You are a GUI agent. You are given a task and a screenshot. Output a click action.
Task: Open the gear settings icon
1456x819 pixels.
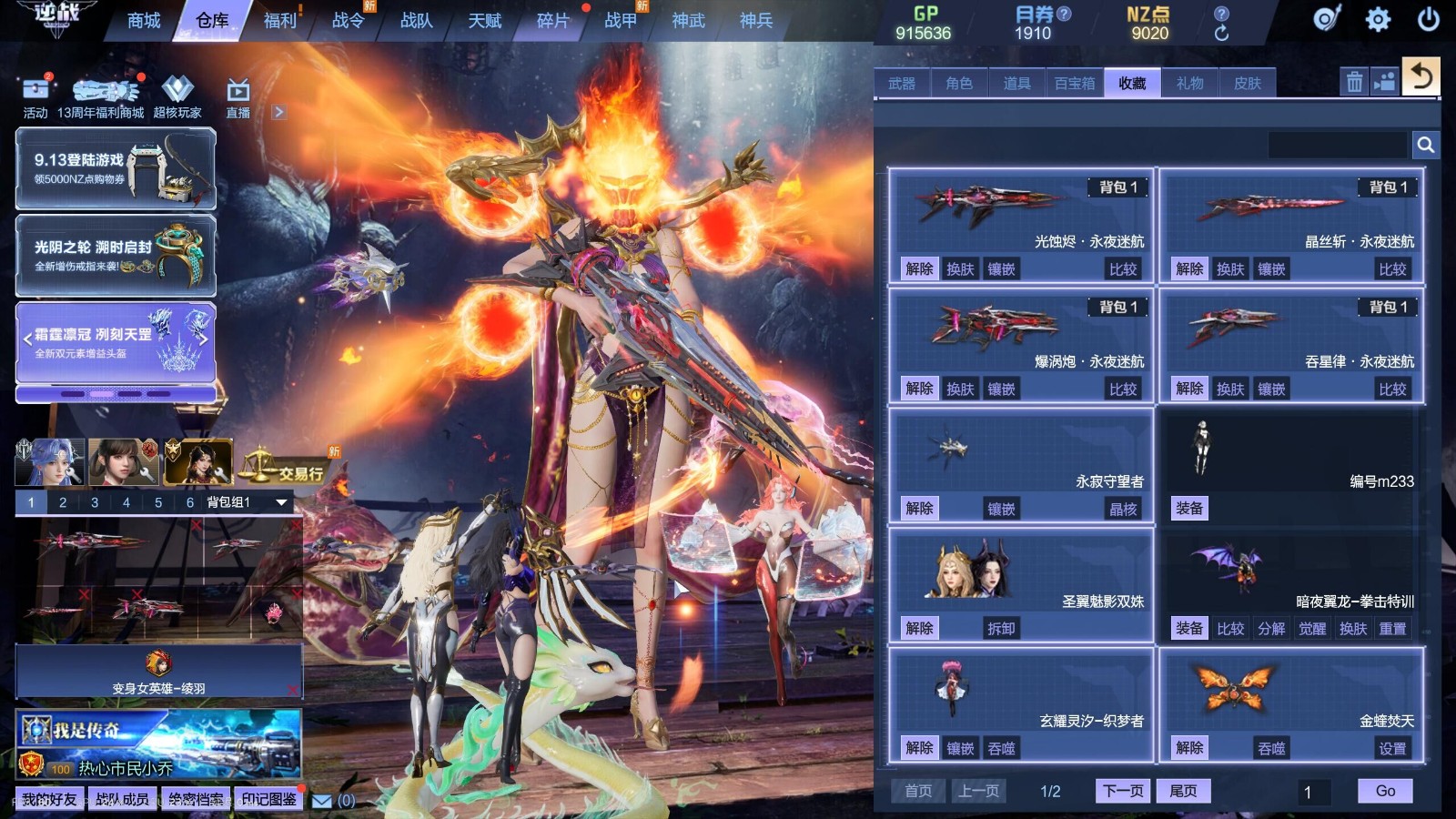click(1378, 19)
